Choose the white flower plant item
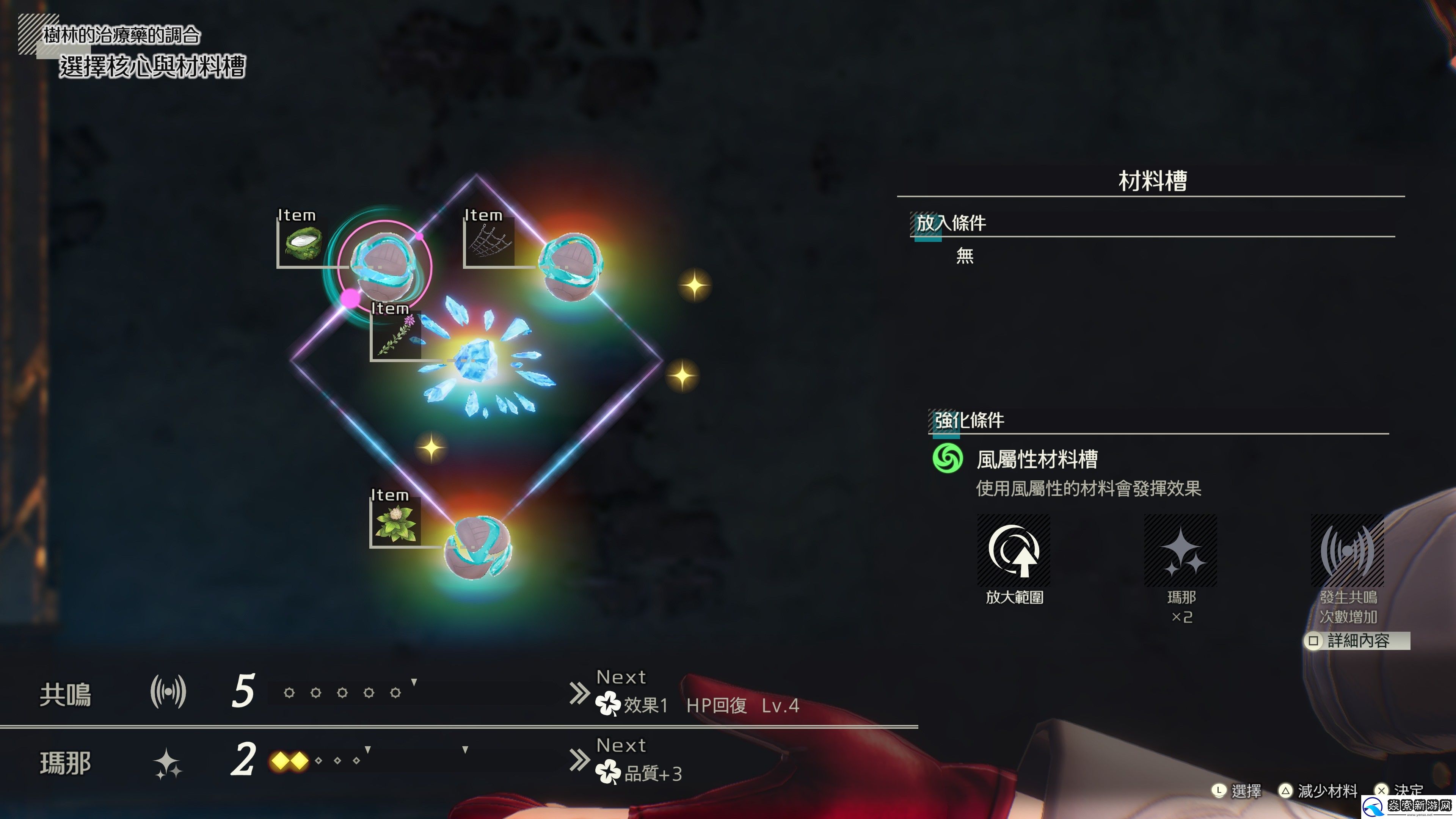Screen dimensions: 1456x819 pos(395,522)
